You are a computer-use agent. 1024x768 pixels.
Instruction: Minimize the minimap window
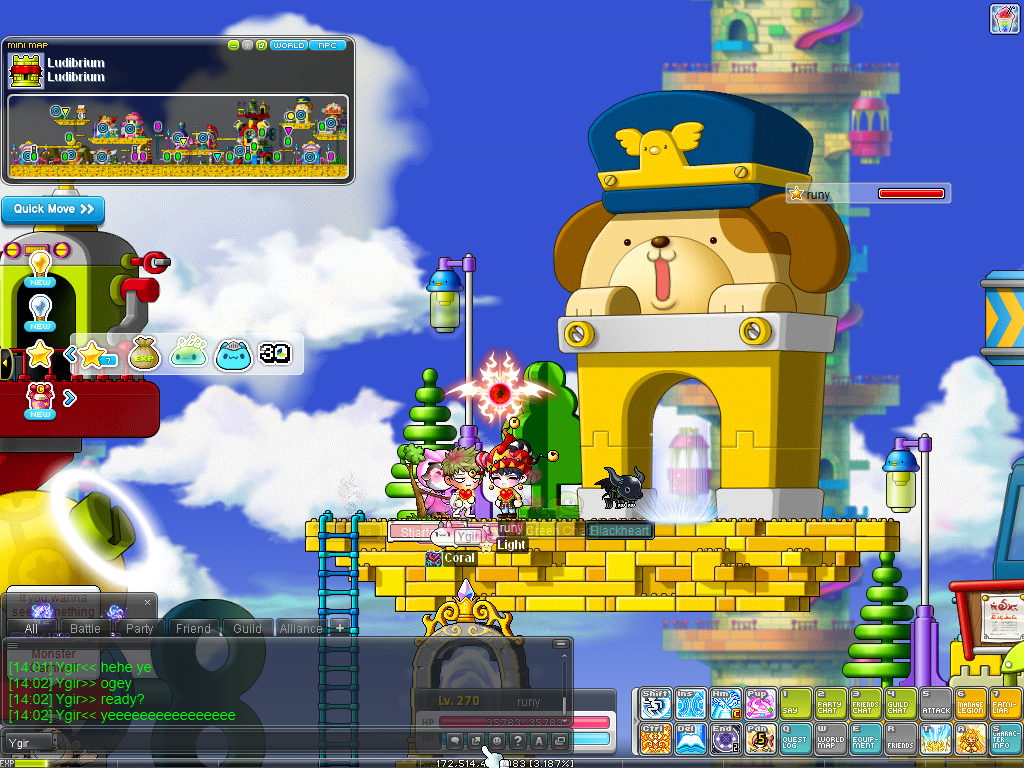233,45
